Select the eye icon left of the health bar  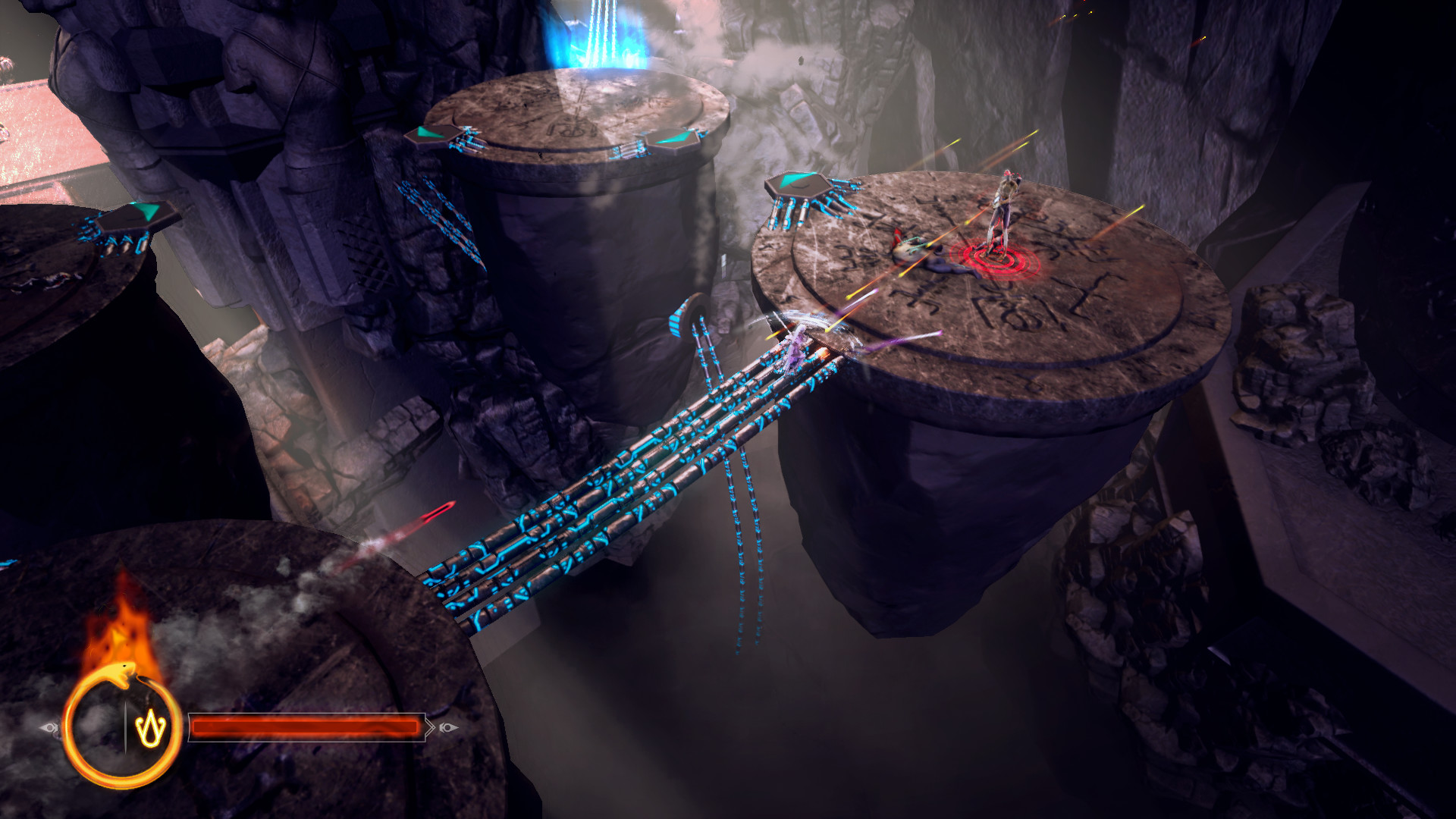(x=50, y=726)
